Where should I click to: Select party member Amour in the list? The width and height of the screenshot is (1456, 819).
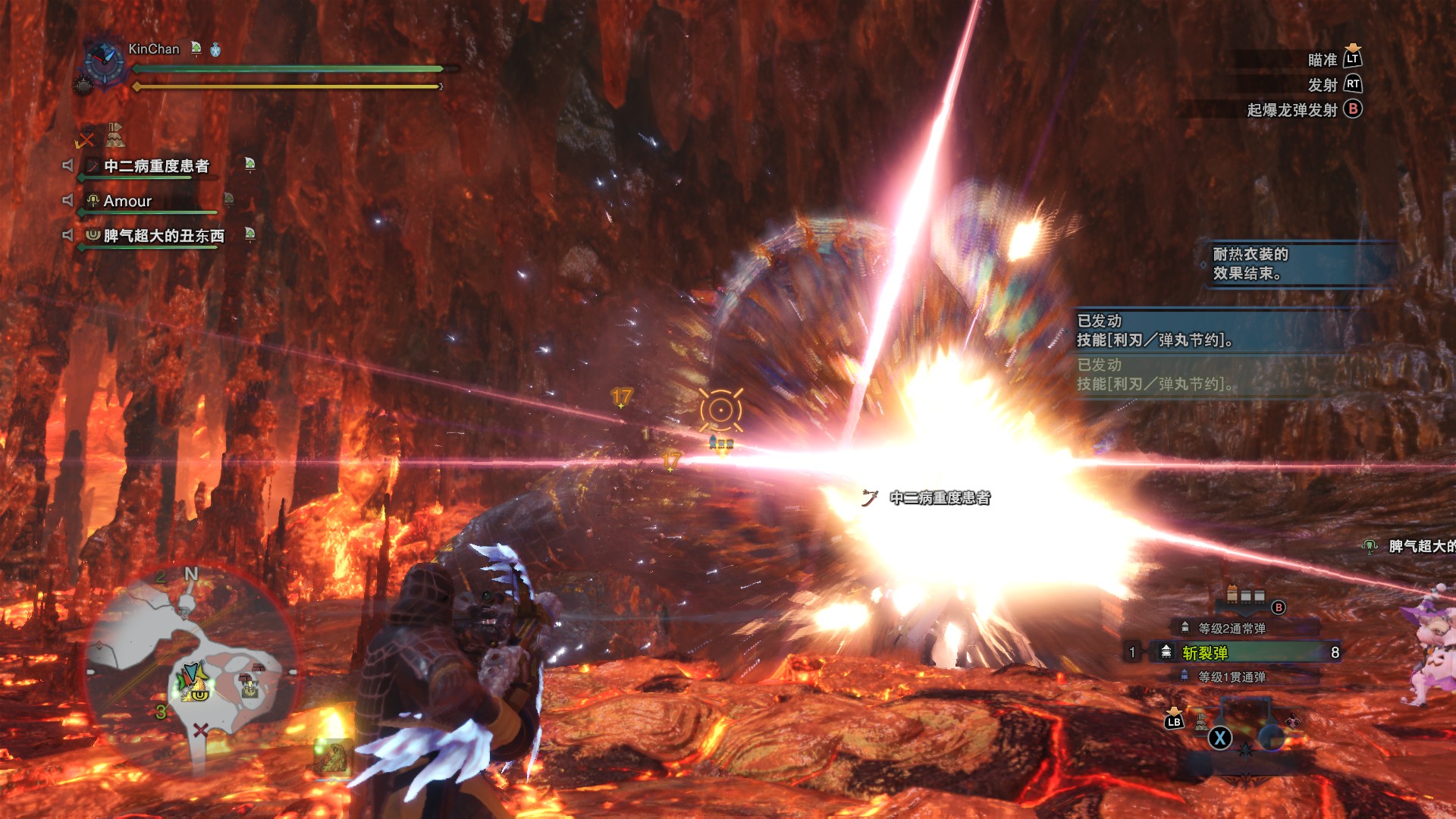pyautogui.click(x=127, y=201)
